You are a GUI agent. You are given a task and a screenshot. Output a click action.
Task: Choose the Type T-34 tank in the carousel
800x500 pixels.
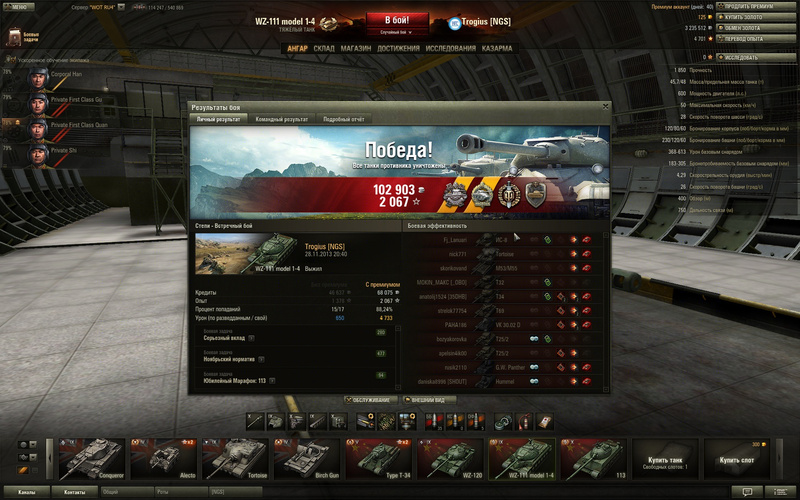click(378, 459)
